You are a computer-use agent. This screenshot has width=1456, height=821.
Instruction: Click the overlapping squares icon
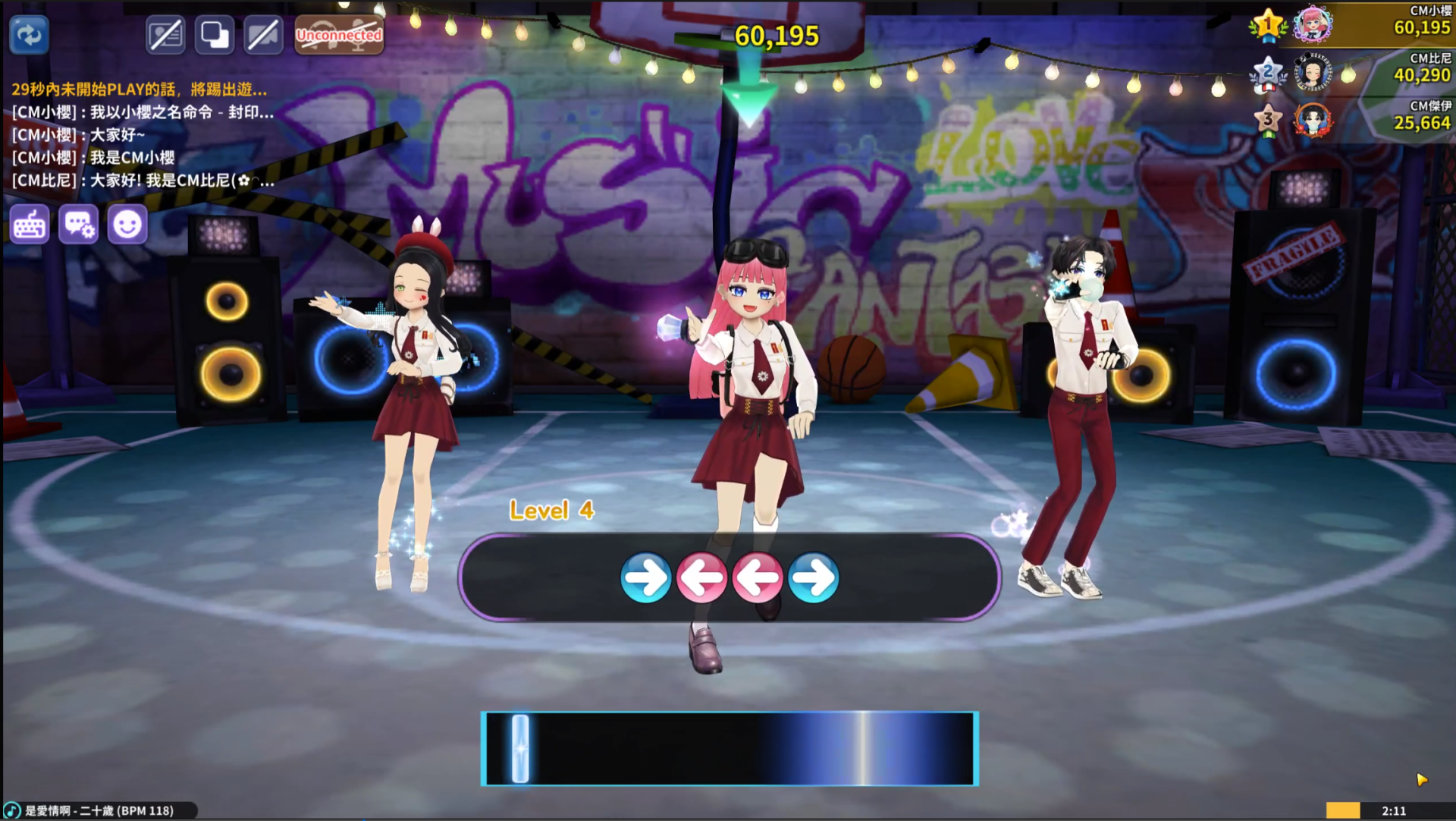coord(215,35)
